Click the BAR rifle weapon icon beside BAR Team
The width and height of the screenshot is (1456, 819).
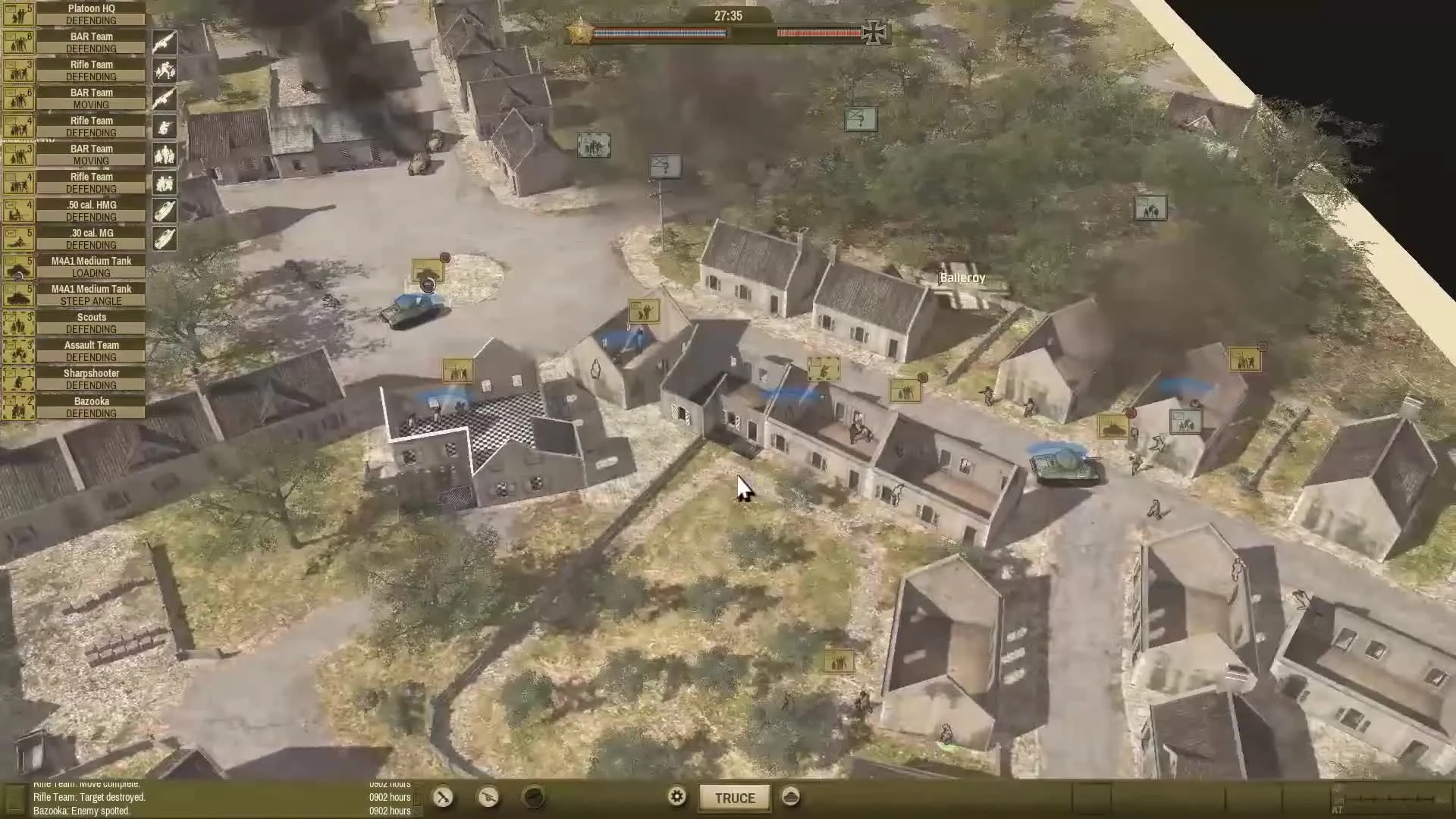pyautogui.click(x=165, y=42)
